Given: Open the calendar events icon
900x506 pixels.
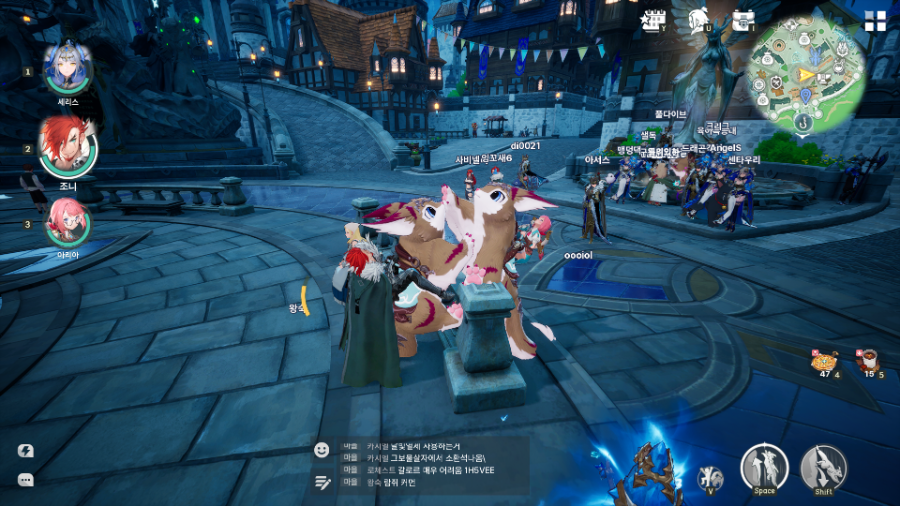Looking at the screenshot, I should click(653, 20).
